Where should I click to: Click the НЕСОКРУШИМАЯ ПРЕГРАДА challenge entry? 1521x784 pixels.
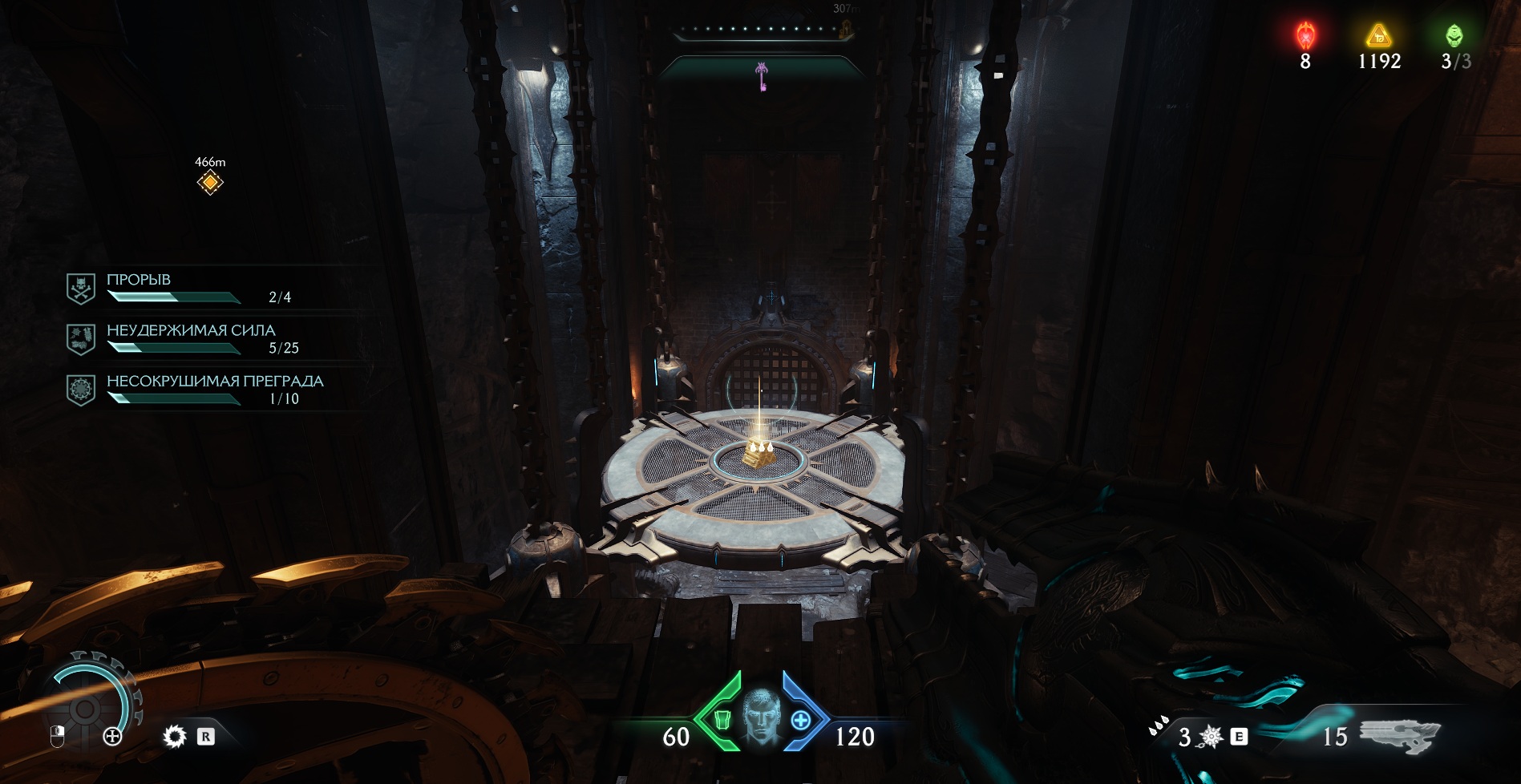tap(192, 389)
